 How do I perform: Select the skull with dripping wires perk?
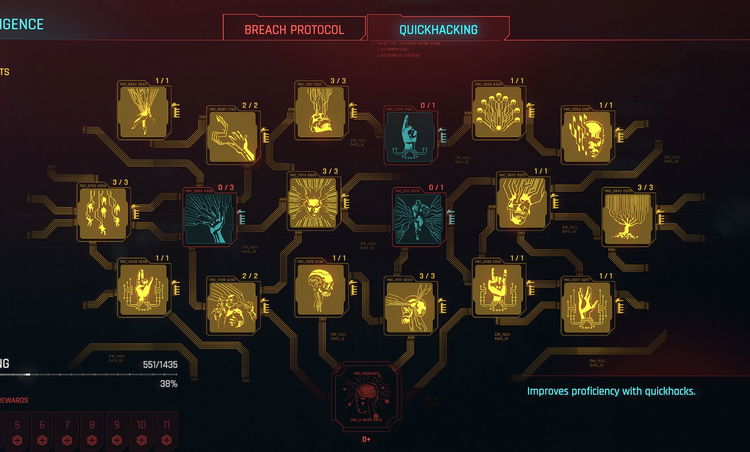pyautogui.click(x=320, y=109)
